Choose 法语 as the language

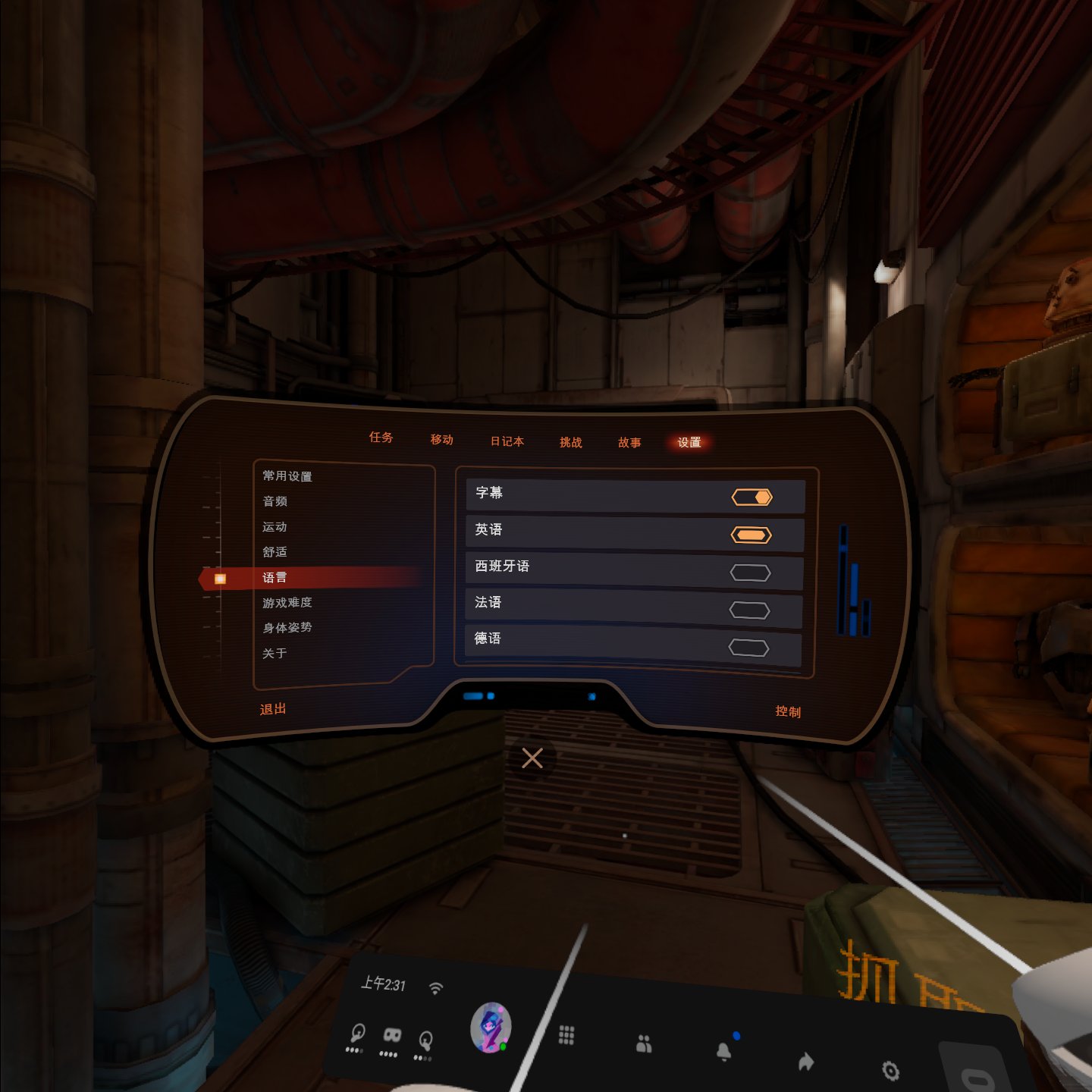click(x=749, y=610)
